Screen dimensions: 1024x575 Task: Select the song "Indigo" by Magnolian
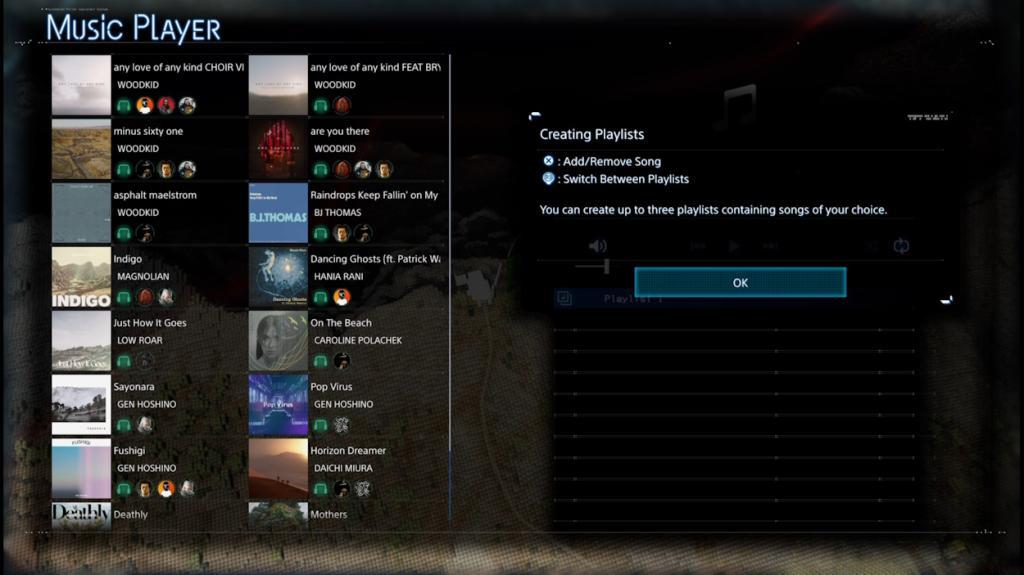[128, 260]
